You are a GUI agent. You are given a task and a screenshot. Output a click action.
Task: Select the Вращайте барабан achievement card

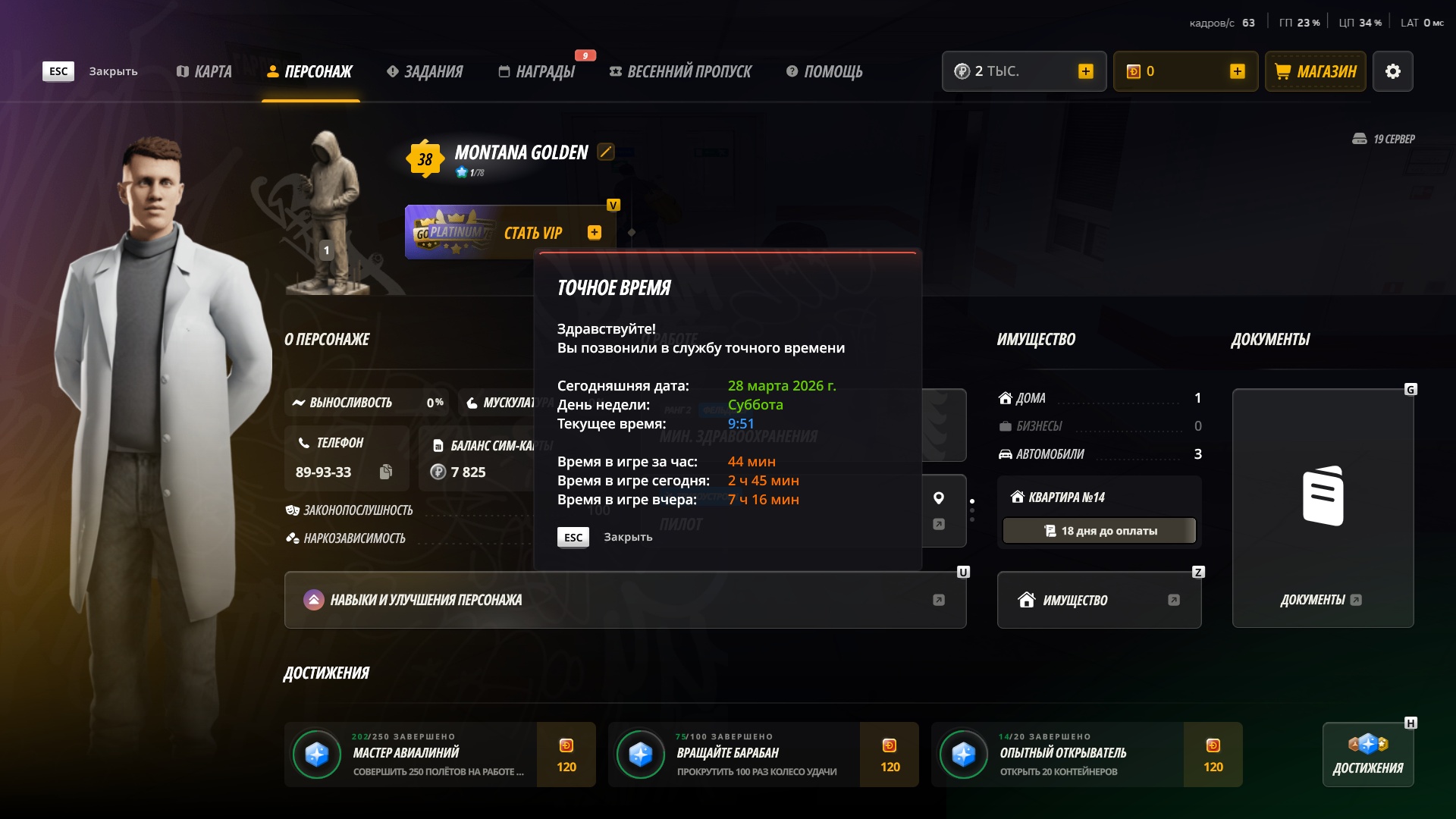tap(763, 755)
